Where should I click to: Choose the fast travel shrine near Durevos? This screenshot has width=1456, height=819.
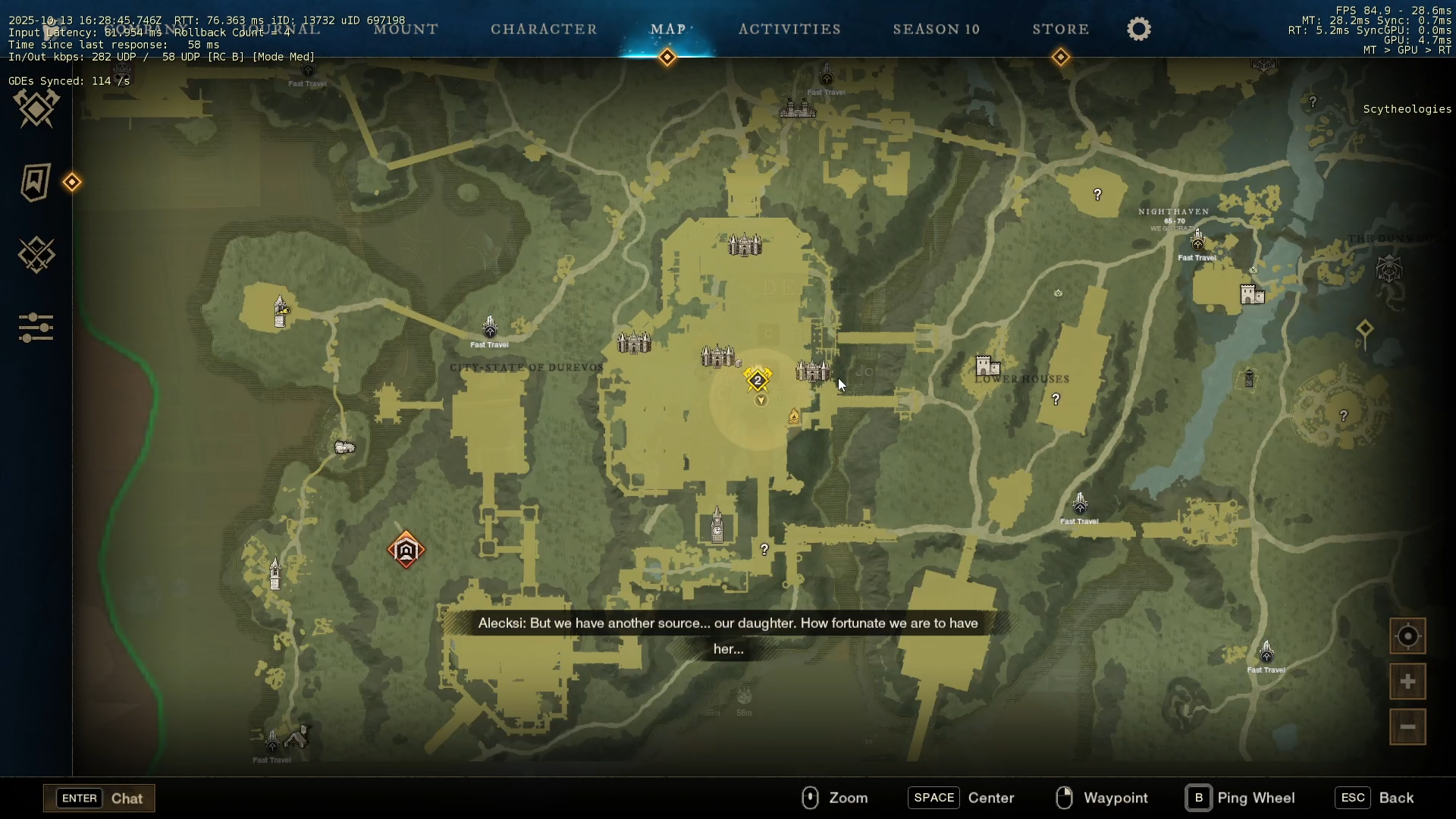point(490,328)
